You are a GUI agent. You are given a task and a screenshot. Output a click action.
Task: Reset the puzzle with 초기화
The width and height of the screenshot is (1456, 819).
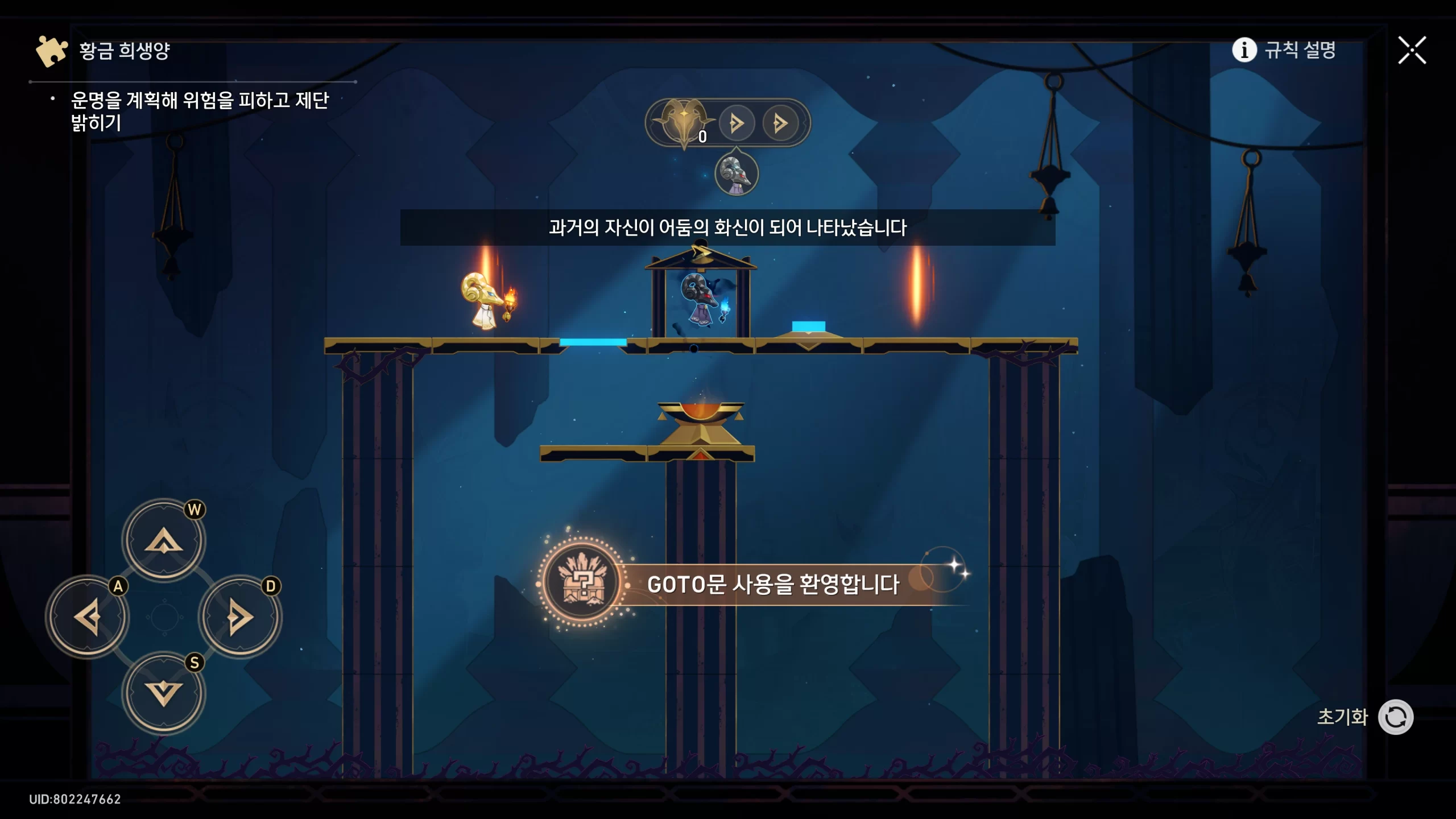coord(1395,717)
